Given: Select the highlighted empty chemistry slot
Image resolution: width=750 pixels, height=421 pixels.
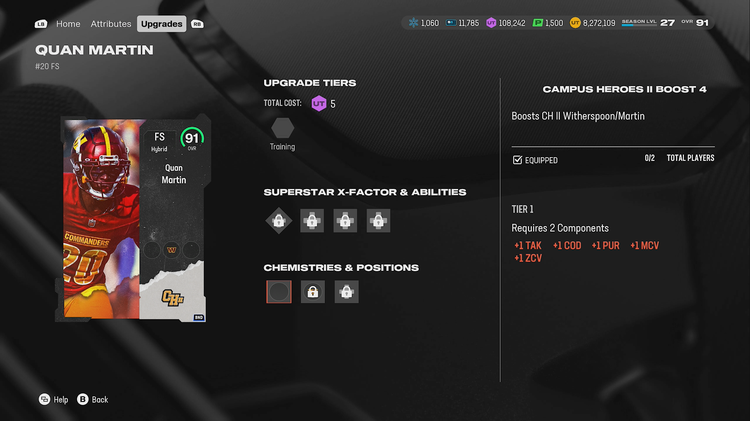Looking at the screenshot, I should click(279, 292).
